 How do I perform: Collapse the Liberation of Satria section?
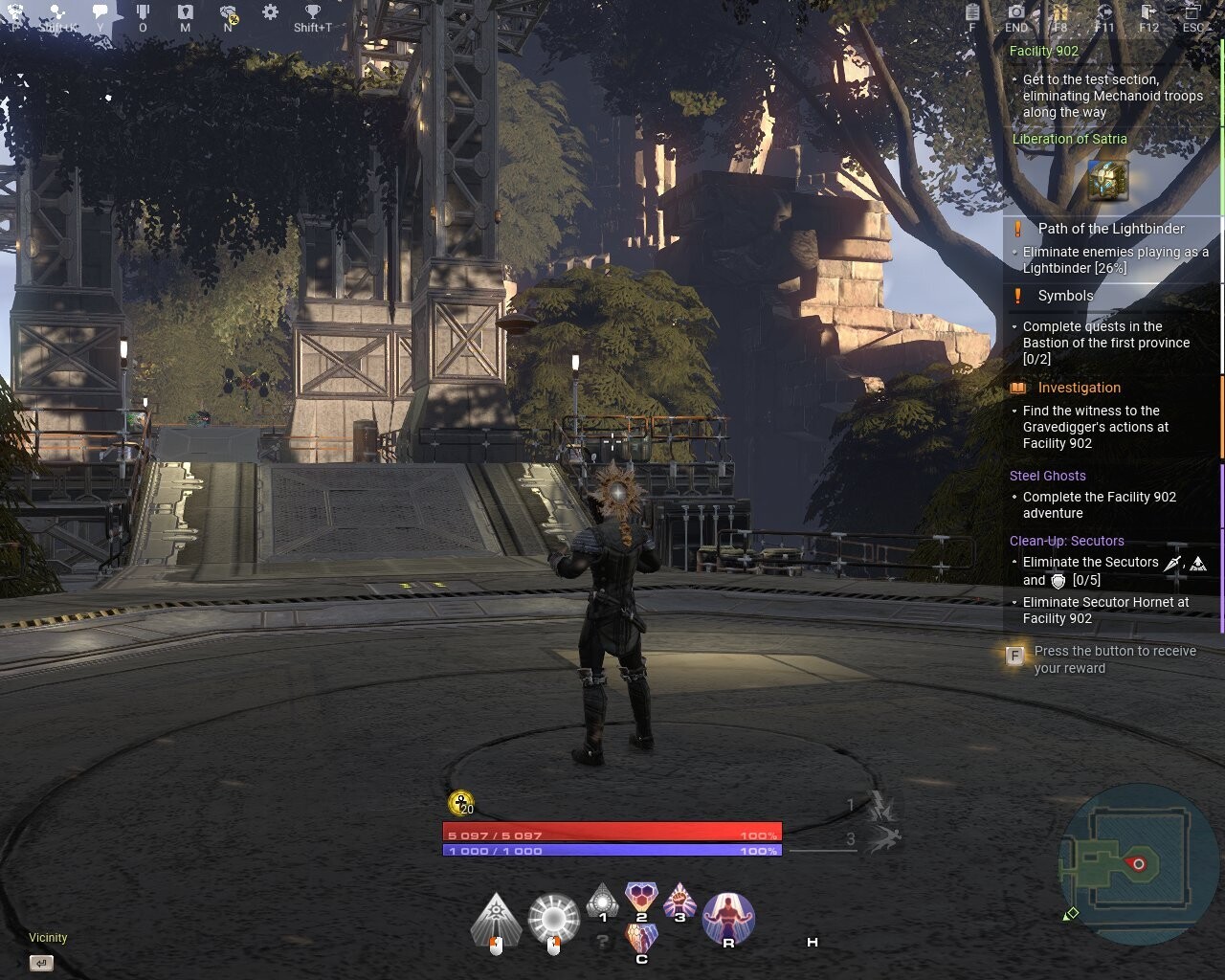click(1070, 139)
